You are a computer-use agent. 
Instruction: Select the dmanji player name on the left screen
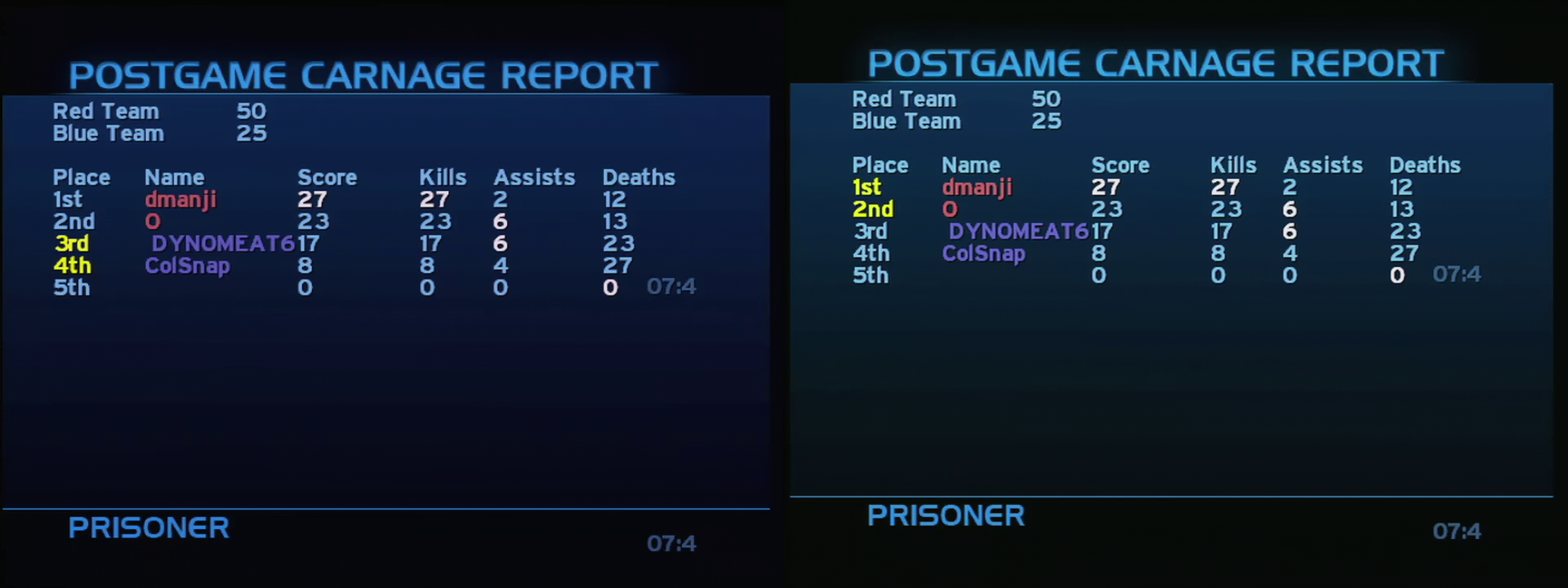point(181,198)
